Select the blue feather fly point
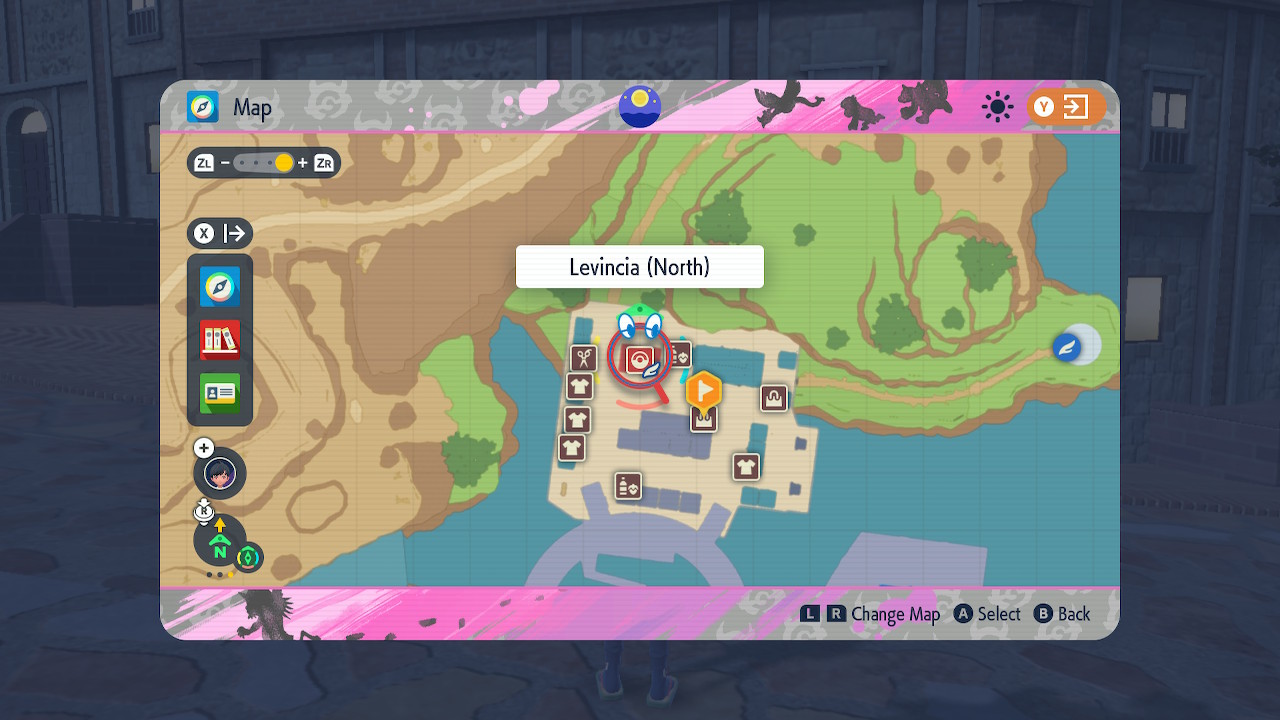Screen dimensions: 1280x720 point(1066,348)
